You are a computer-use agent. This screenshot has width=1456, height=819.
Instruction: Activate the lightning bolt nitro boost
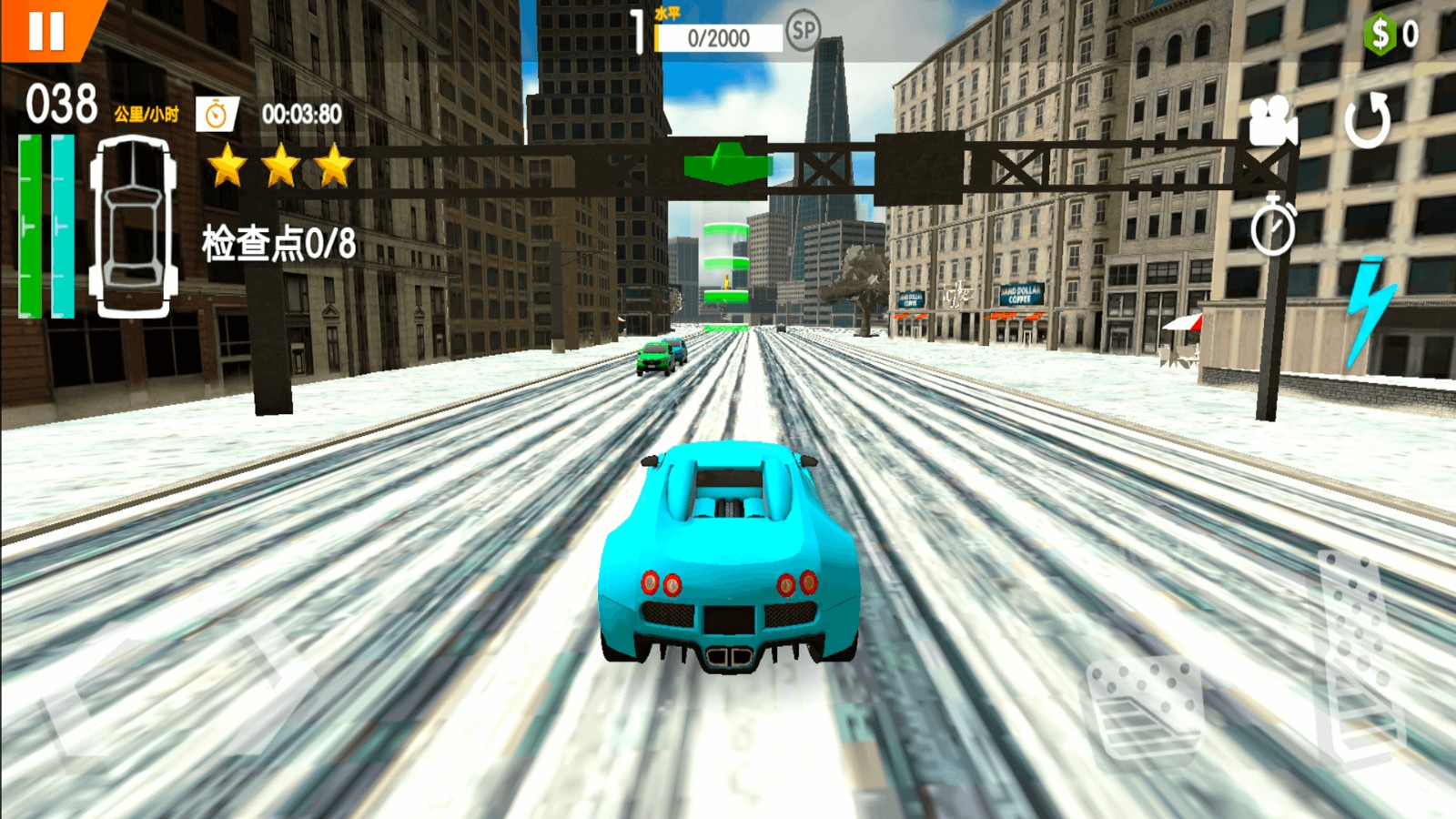[x=1368, y=309]
